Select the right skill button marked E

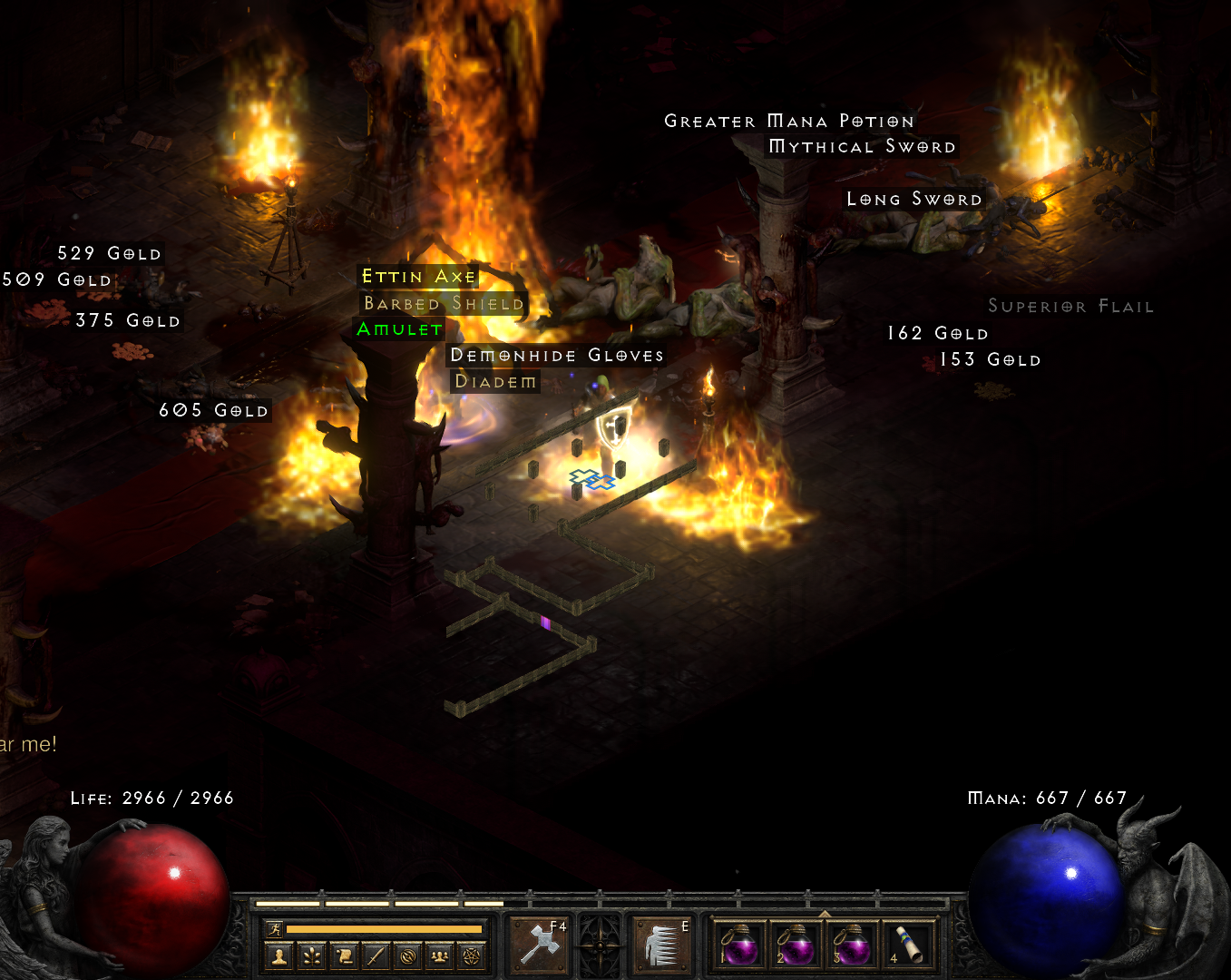661,945
